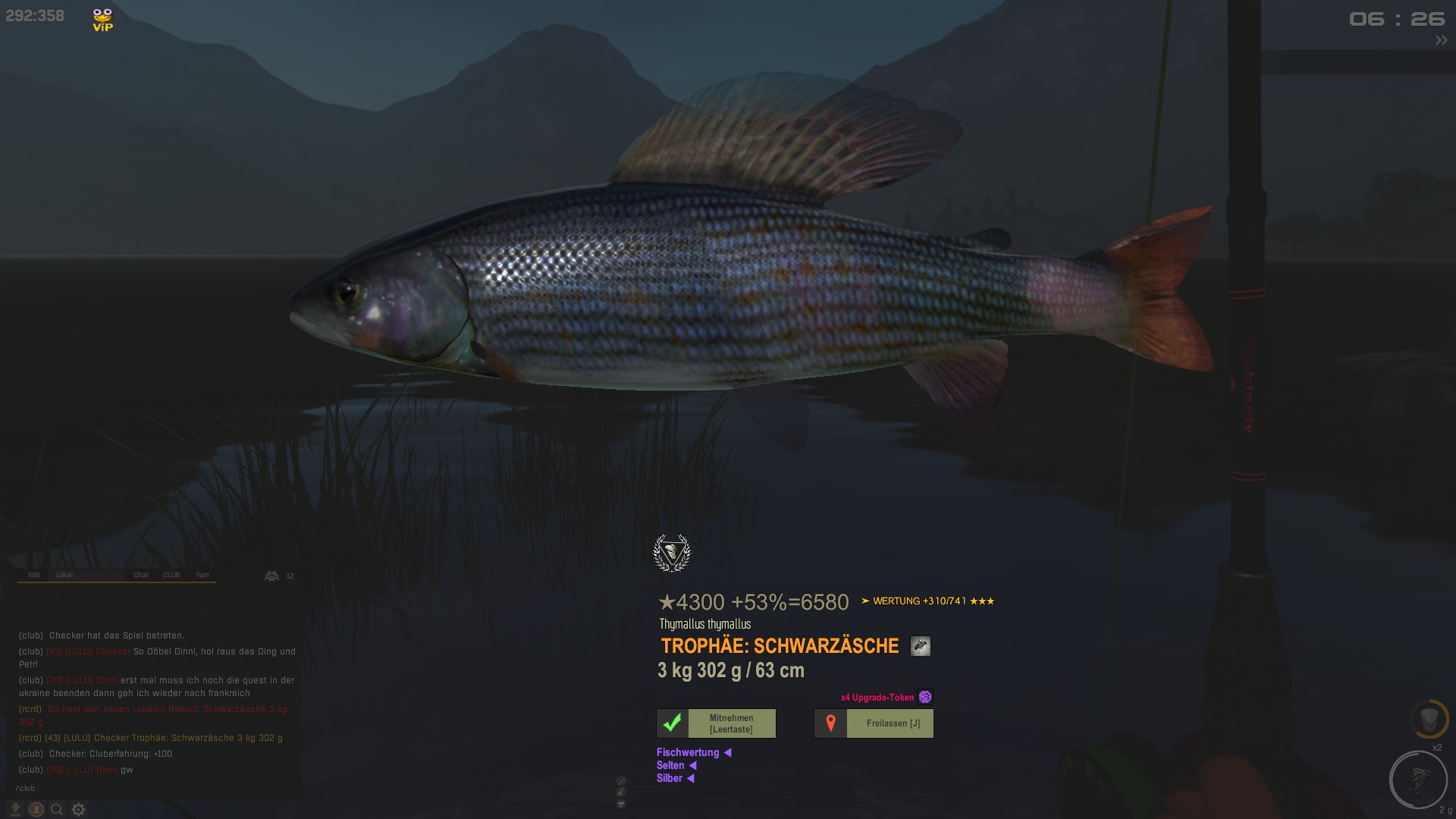Screen dimensions: 1456x819
Task: Release the fish with the Freilassen button
Action: (x=874, y=723)
